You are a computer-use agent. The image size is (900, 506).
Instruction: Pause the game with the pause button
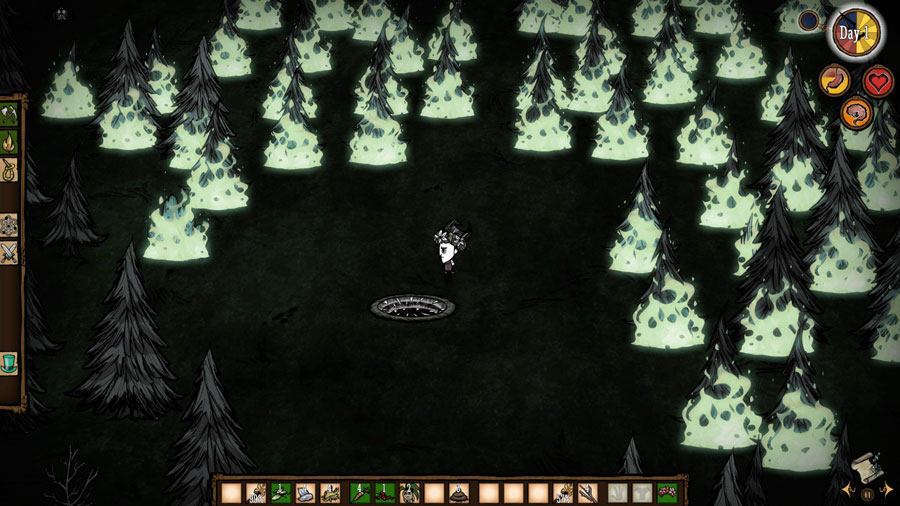(x=867, y=493)
